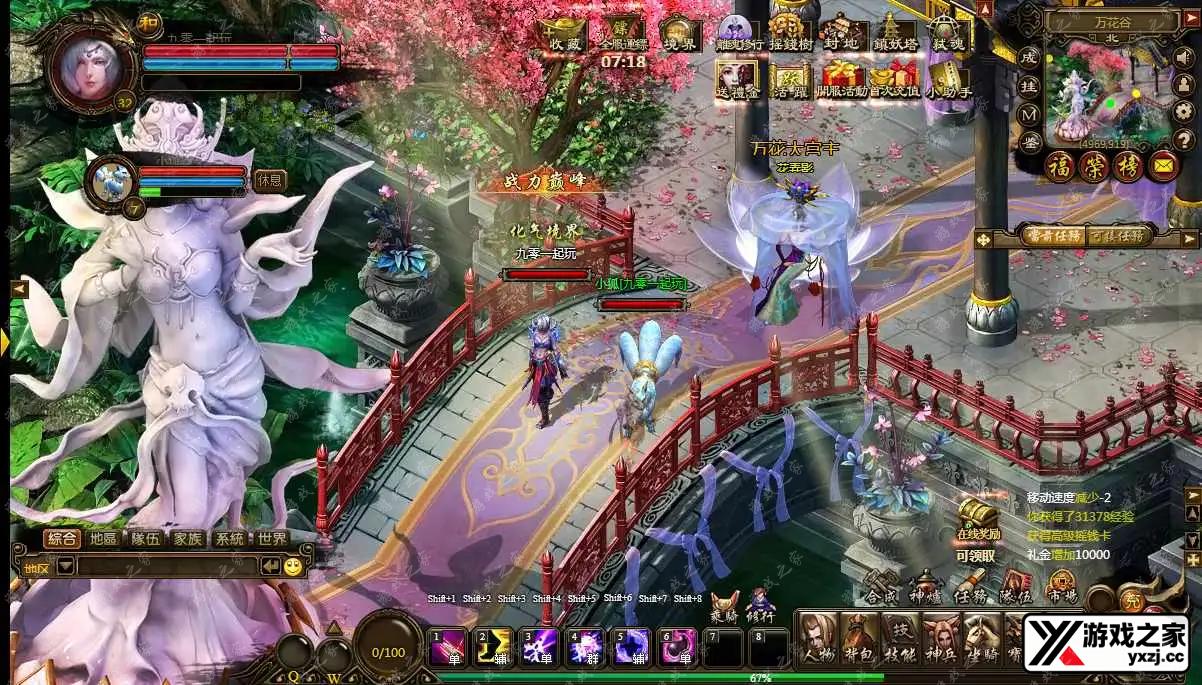
Task: Switch chat to the 世界 tab
Action: 271,539
